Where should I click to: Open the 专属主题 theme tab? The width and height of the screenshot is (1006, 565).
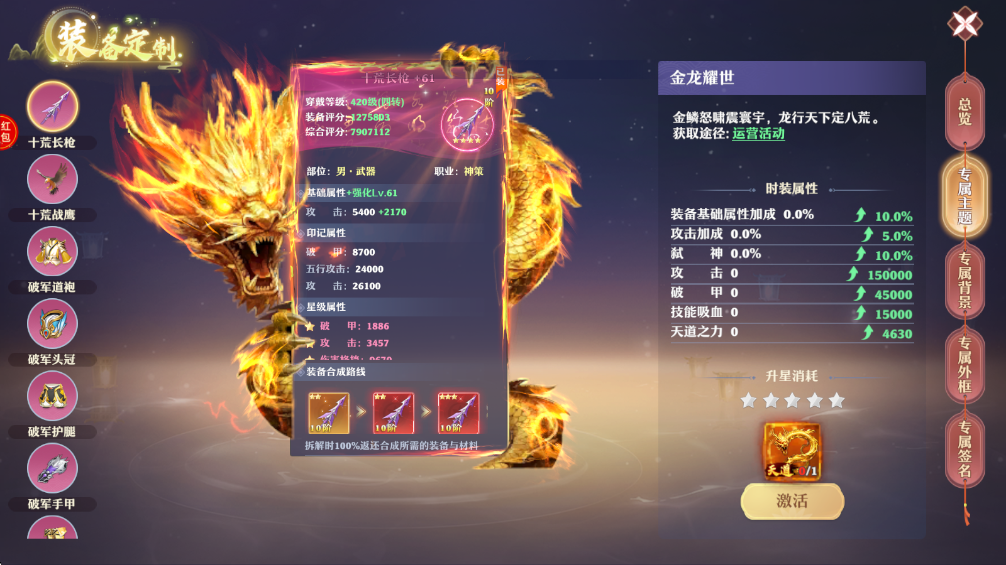pyautogui.click(x=964, y=195)
